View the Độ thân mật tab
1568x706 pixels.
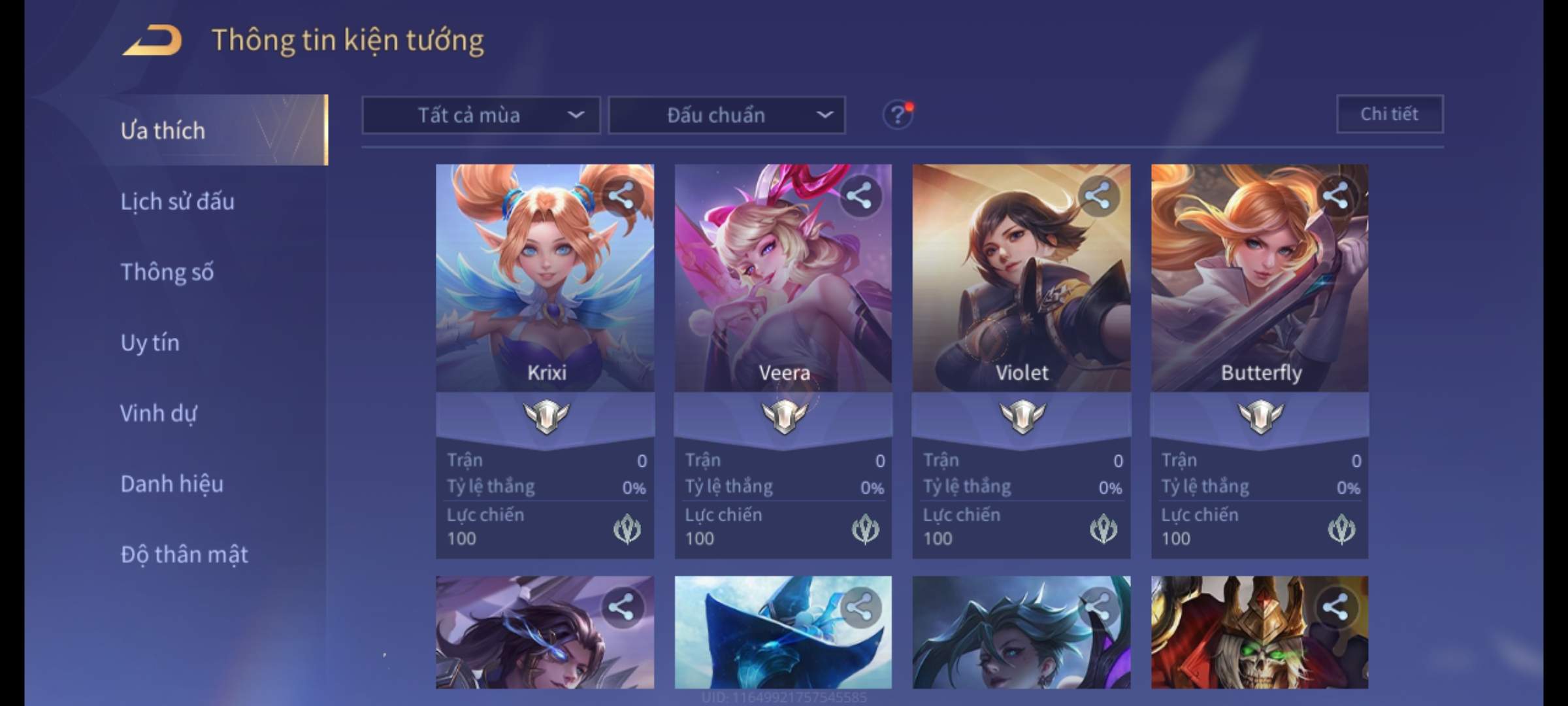pyautogui.click(x=184, y=554)
